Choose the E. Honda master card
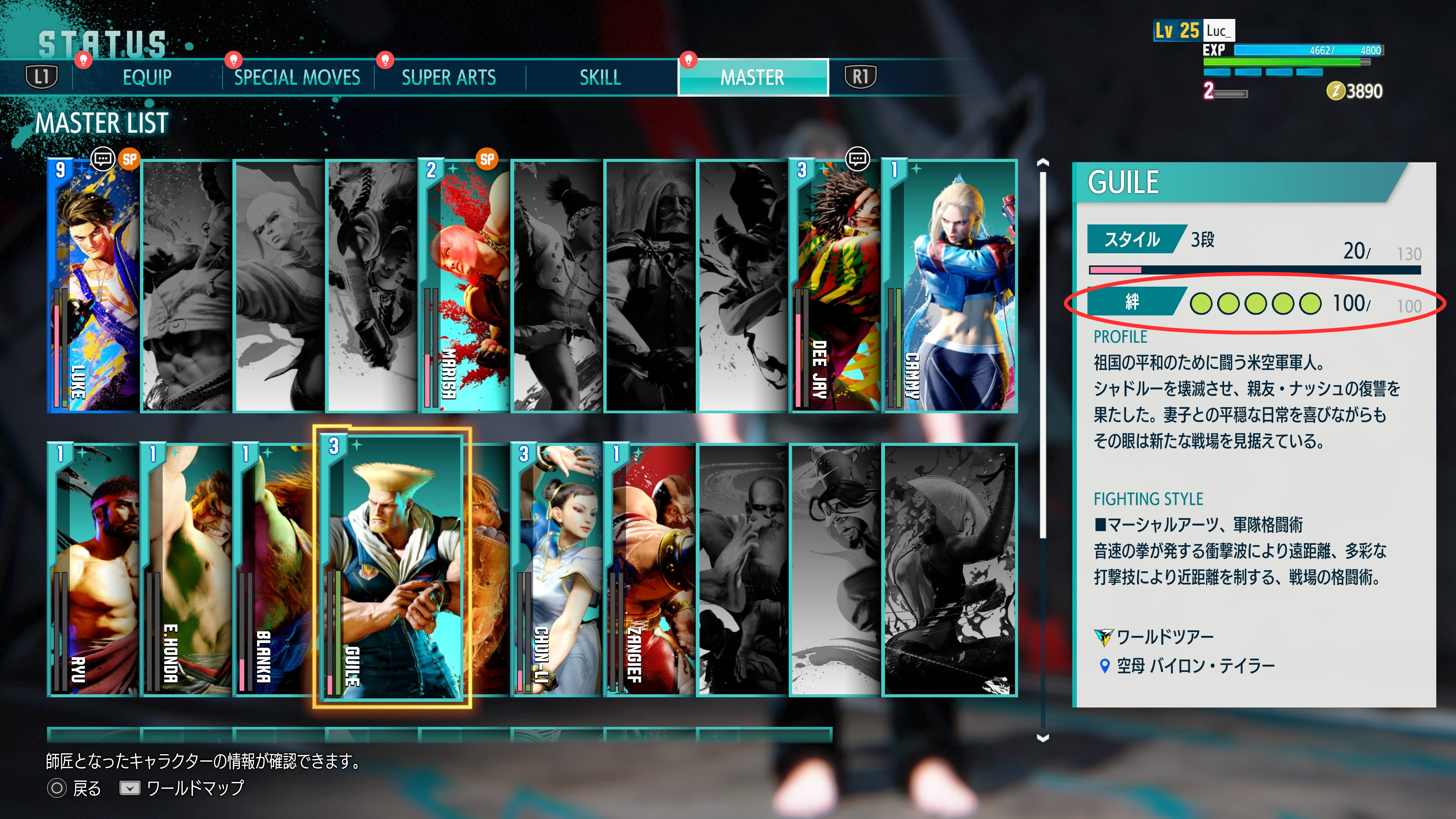Viewport: 1456px width, 819px height. (x=187, y=570)
